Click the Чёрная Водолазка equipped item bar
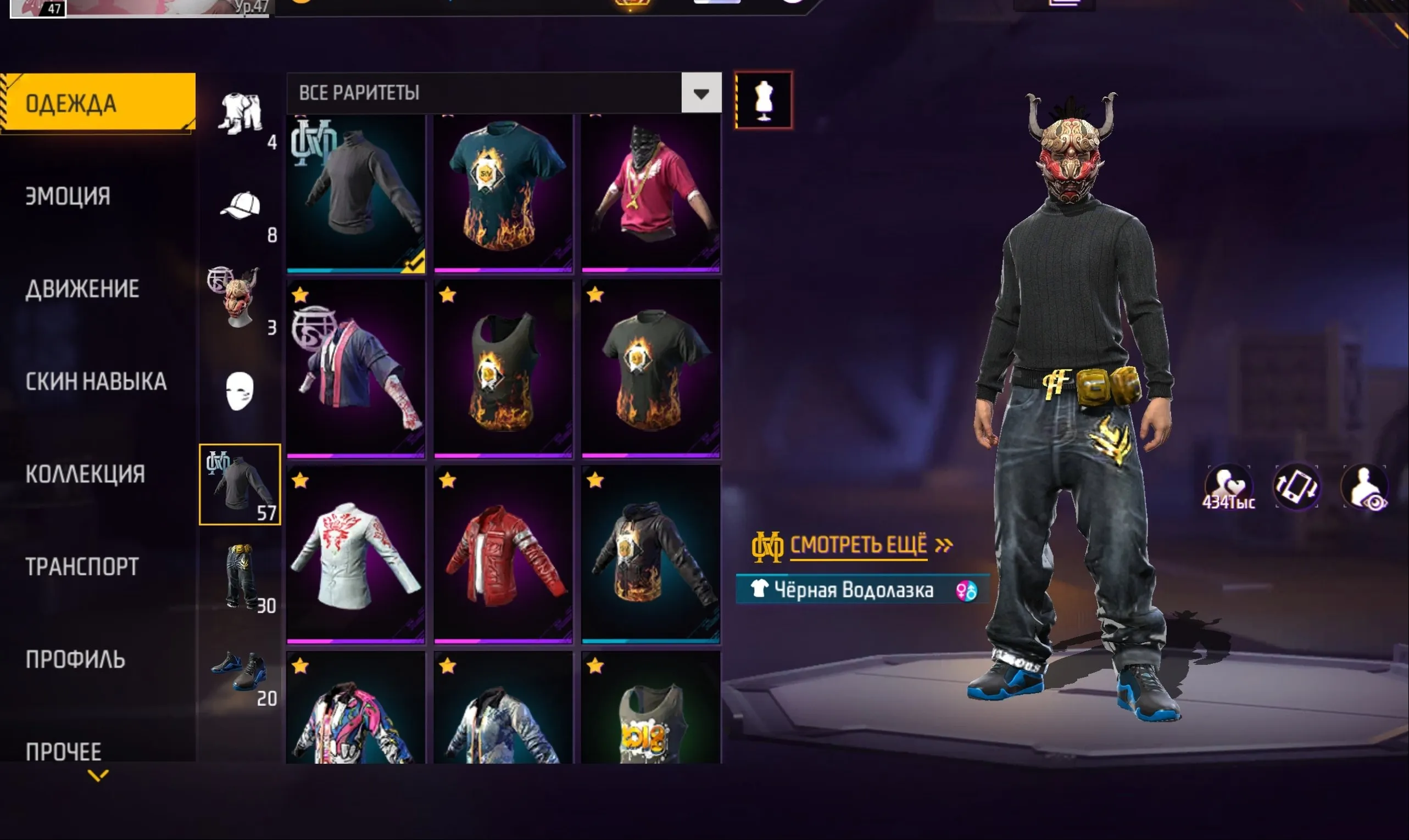Viewport: 1409px width, 840px height. click(x=849, y=589)
